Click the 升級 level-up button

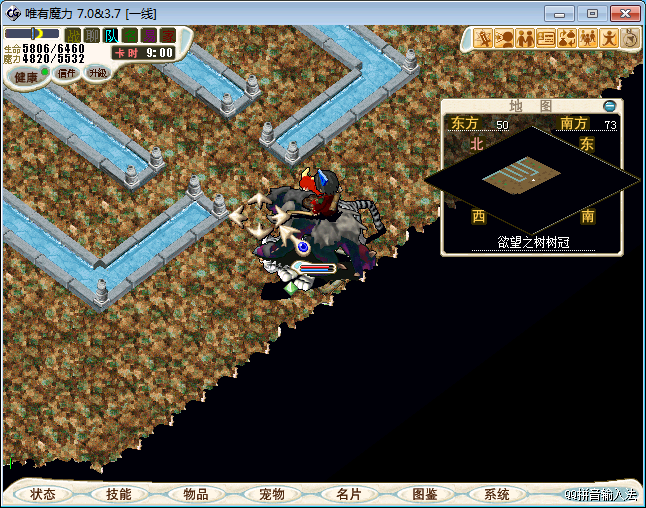click(x=97, y=73)
